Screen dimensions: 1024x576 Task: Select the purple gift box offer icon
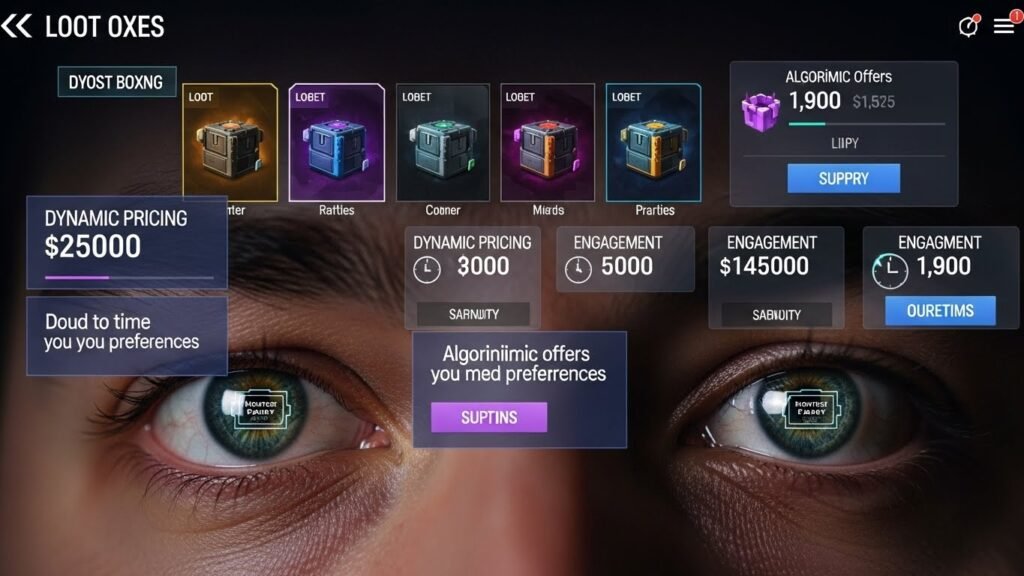click(x=760, y=108)
